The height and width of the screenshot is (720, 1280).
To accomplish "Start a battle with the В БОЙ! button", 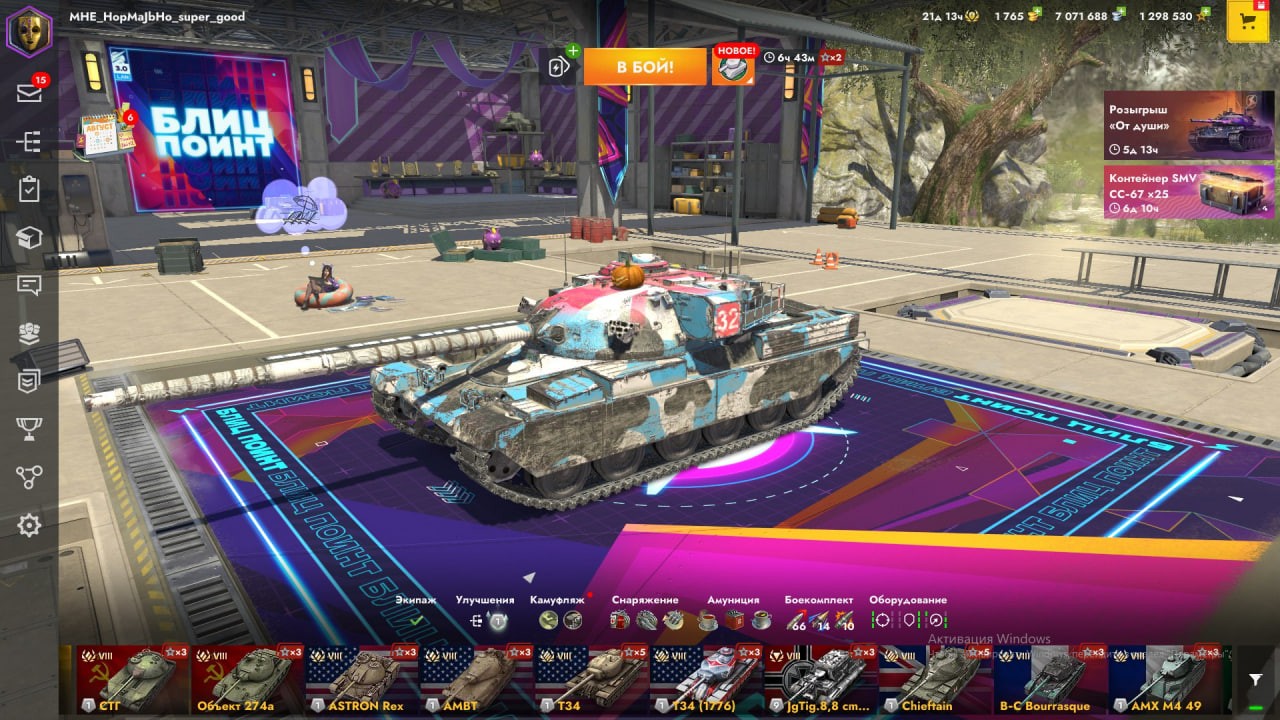I will tap(644, 67).
